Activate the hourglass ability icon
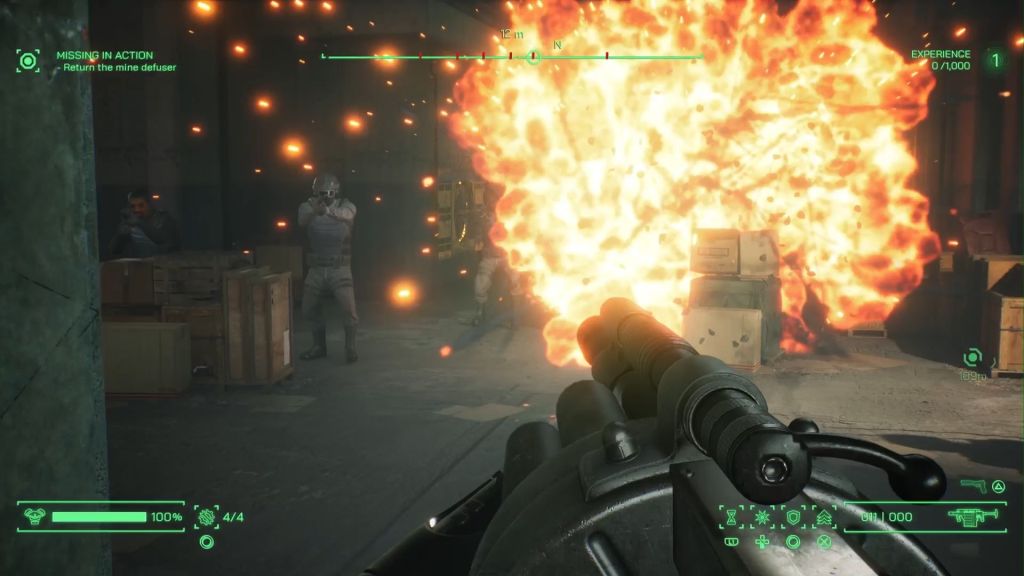1024x576 pixels. pos(731,517)
